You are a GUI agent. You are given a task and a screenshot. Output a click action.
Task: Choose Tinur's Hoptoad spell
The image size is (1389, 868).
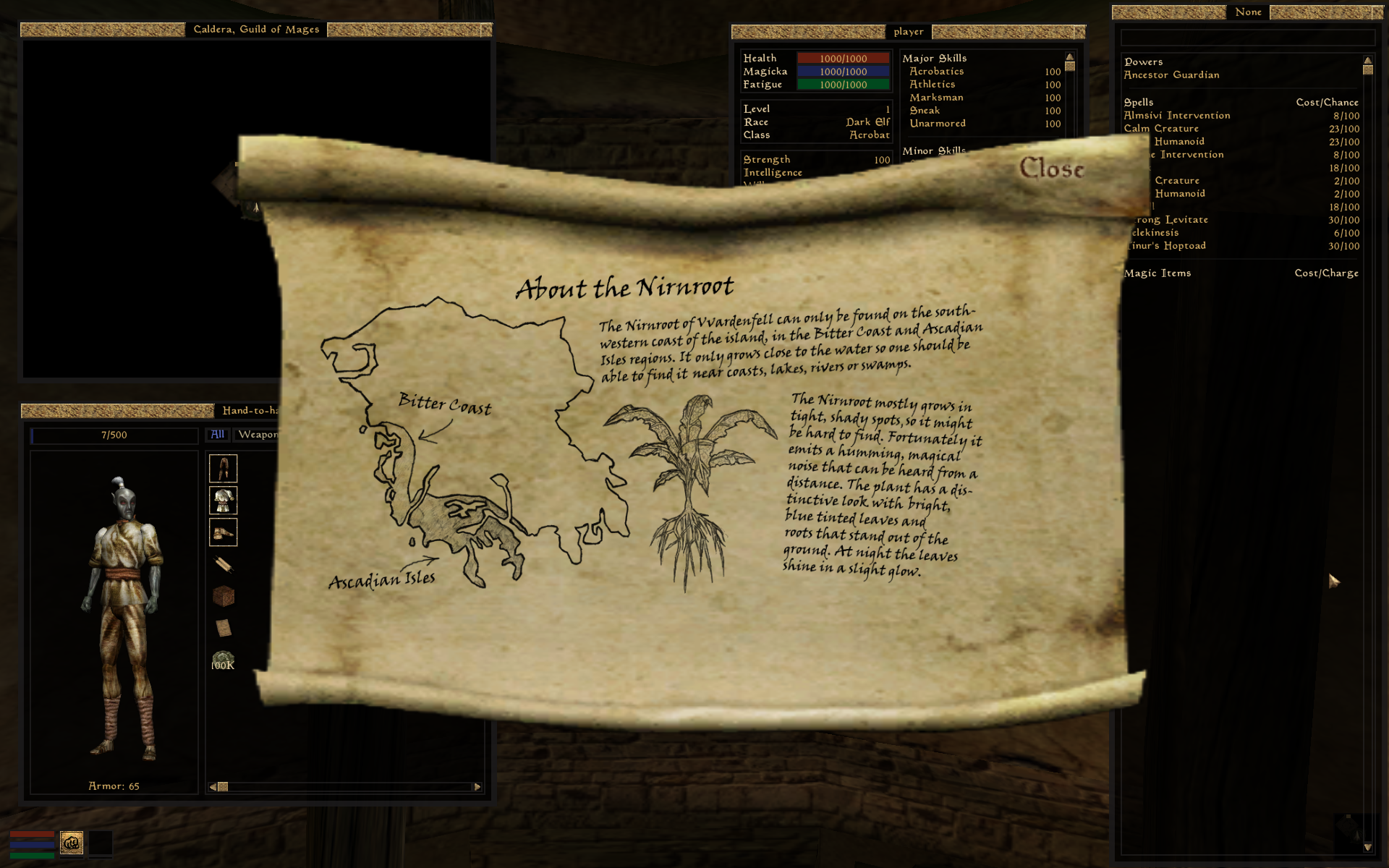pyautogui.click(x=1168, y=246)
